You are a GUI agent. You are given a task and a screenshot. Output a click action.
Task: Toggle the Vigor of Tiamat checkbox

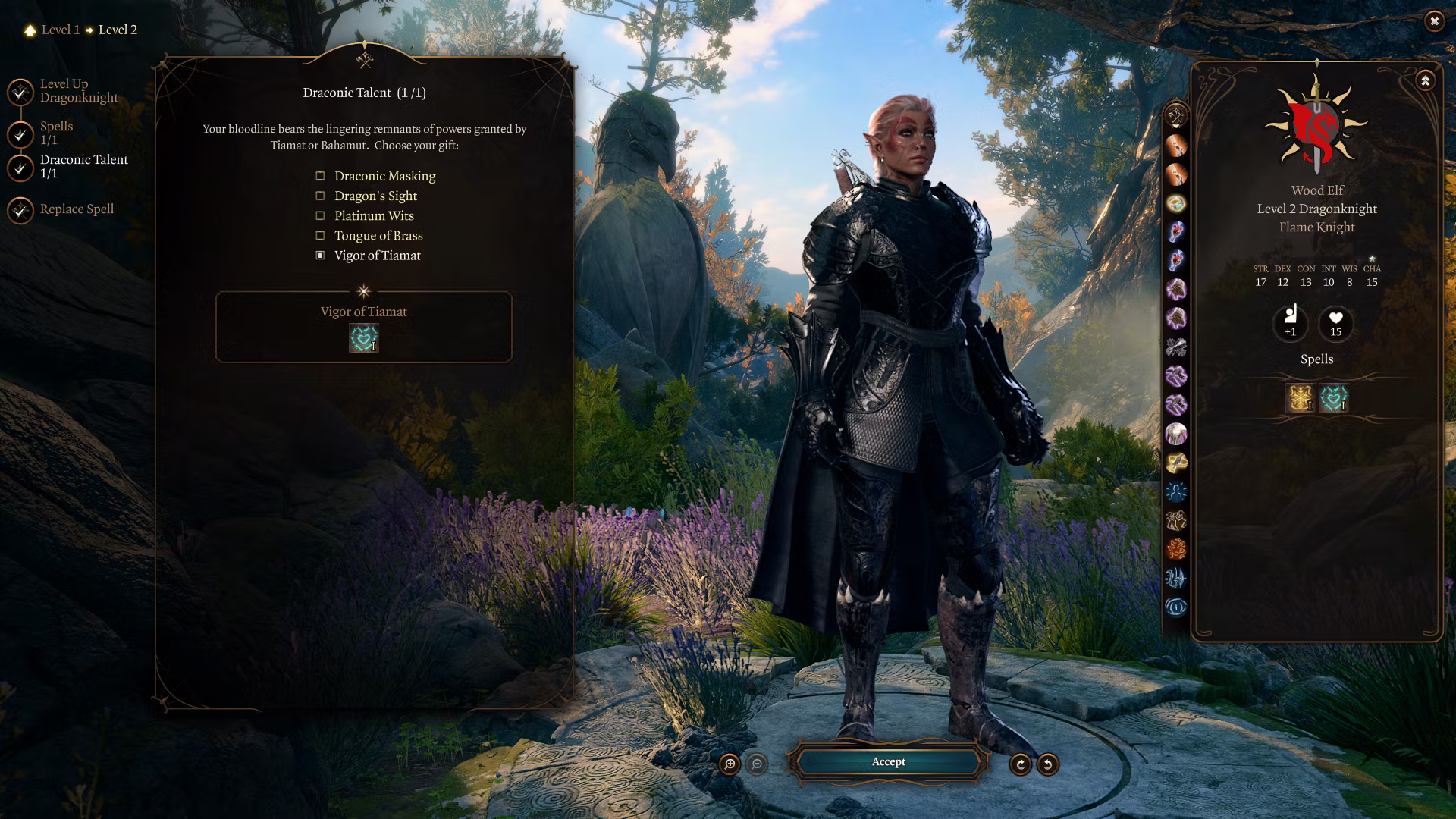pos(320,256)
